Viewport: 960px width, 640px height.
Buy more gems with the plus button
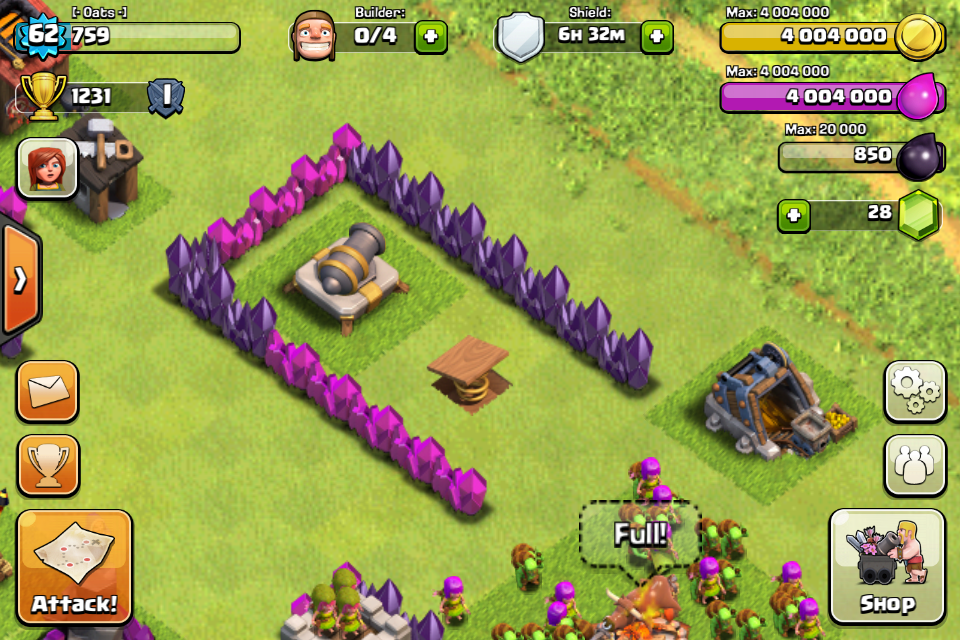794,215
